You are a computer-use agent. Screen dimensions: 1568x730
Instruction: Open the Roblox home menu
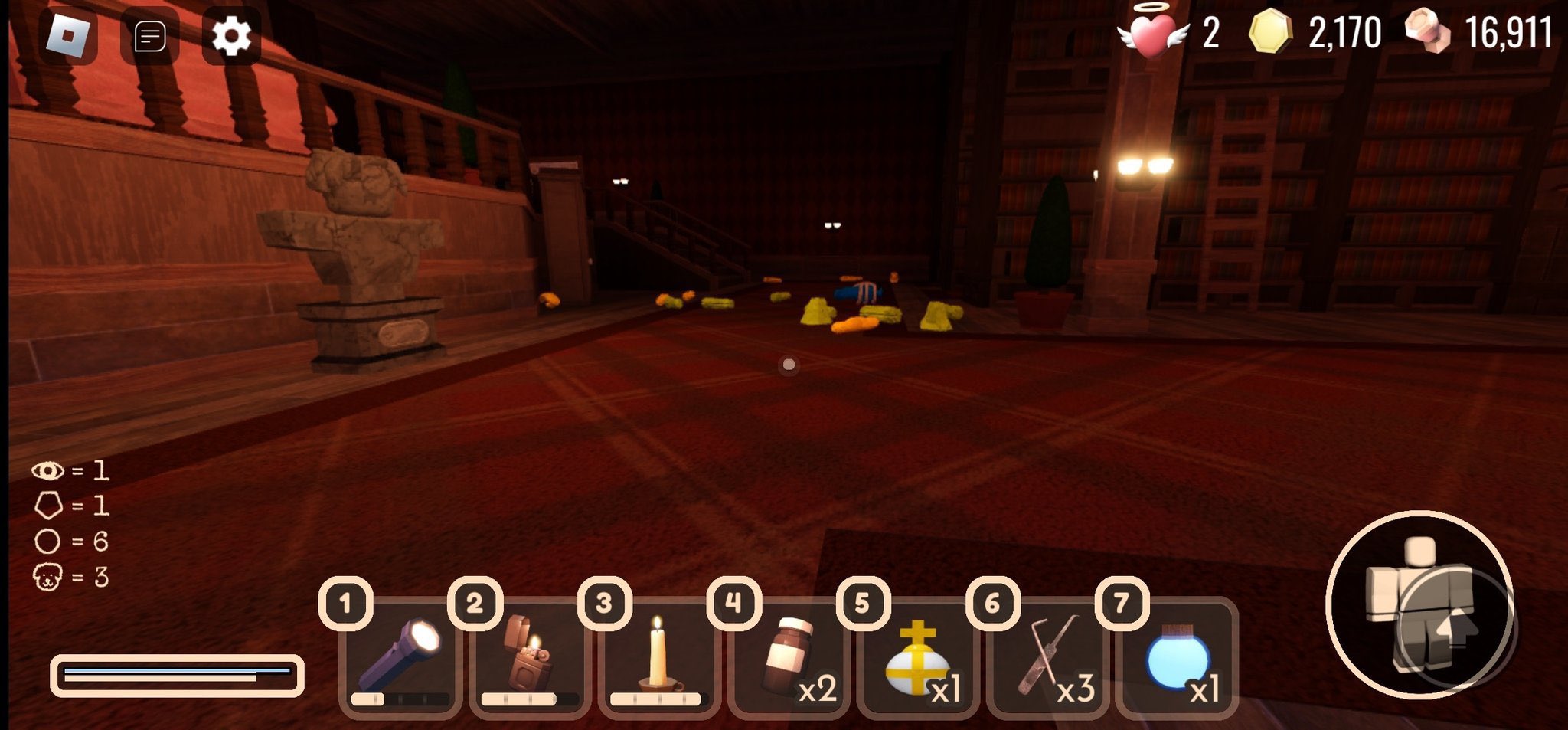[x=69, y=34]
